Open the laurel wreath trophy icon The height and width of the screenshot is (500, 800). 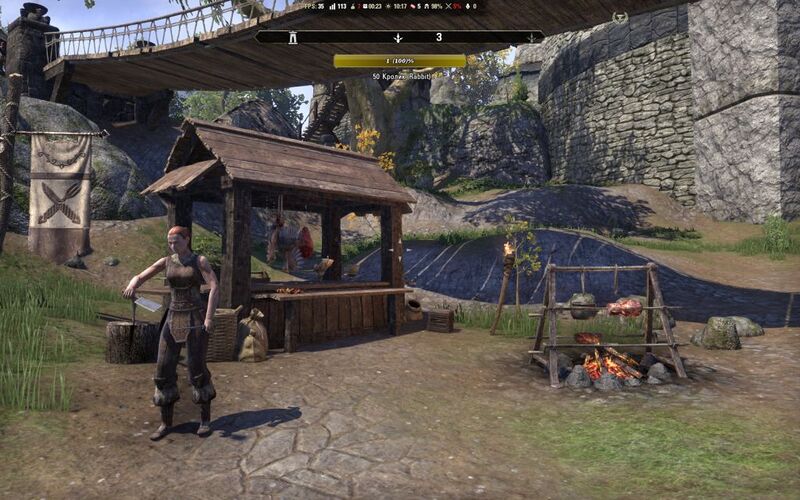click(x=620, y=17)
